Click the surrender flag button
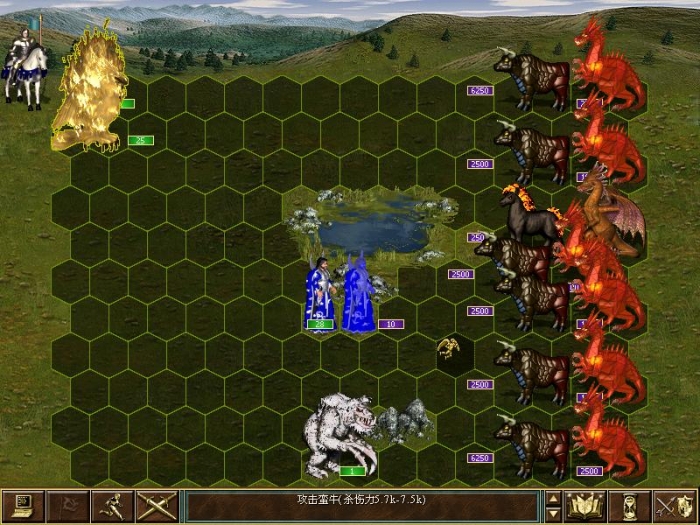This screenshot has width=700, height=525. tap(70, 506)
